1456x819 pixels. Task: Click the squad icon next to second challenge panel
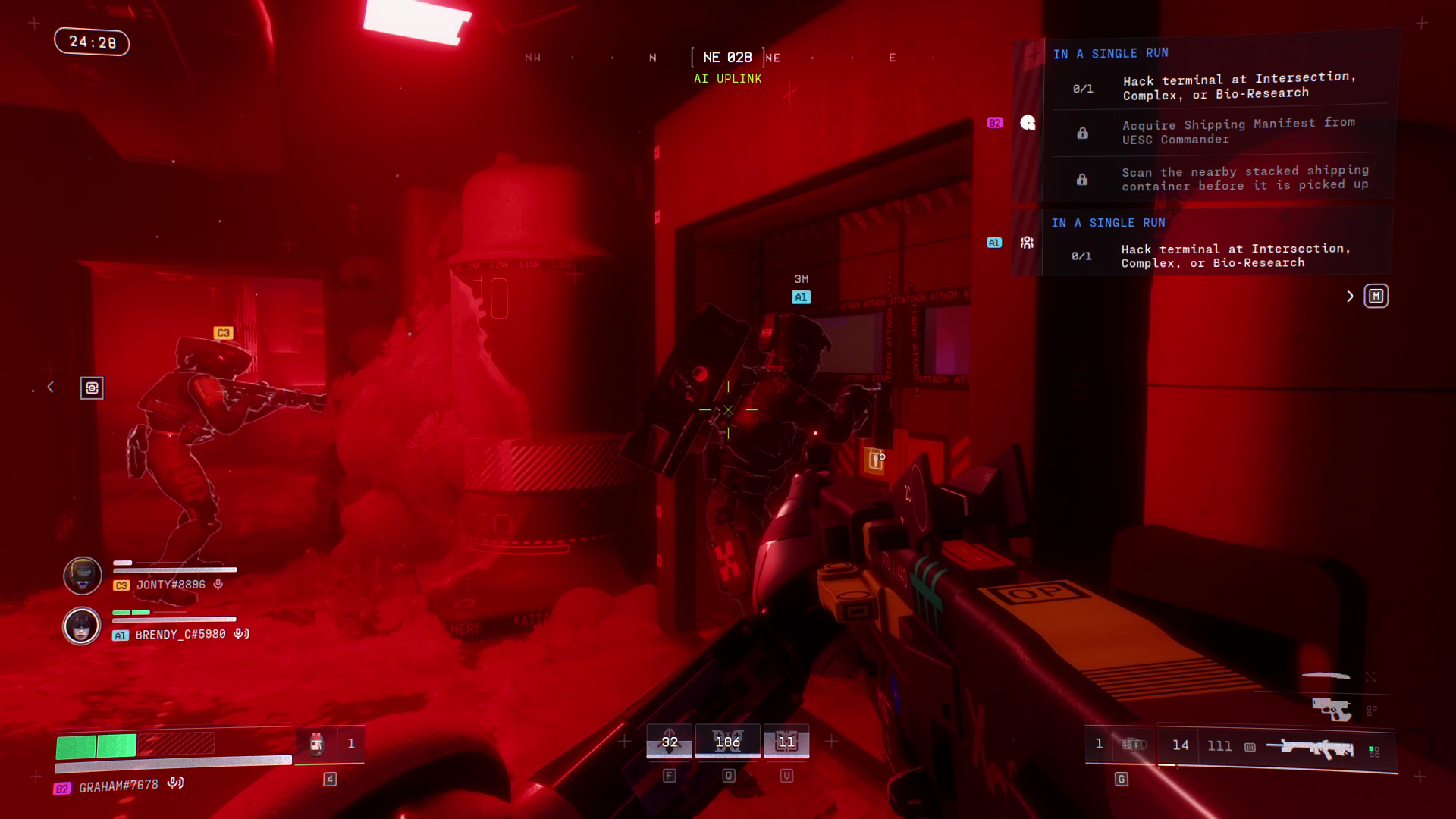(x=1028, y=241)
